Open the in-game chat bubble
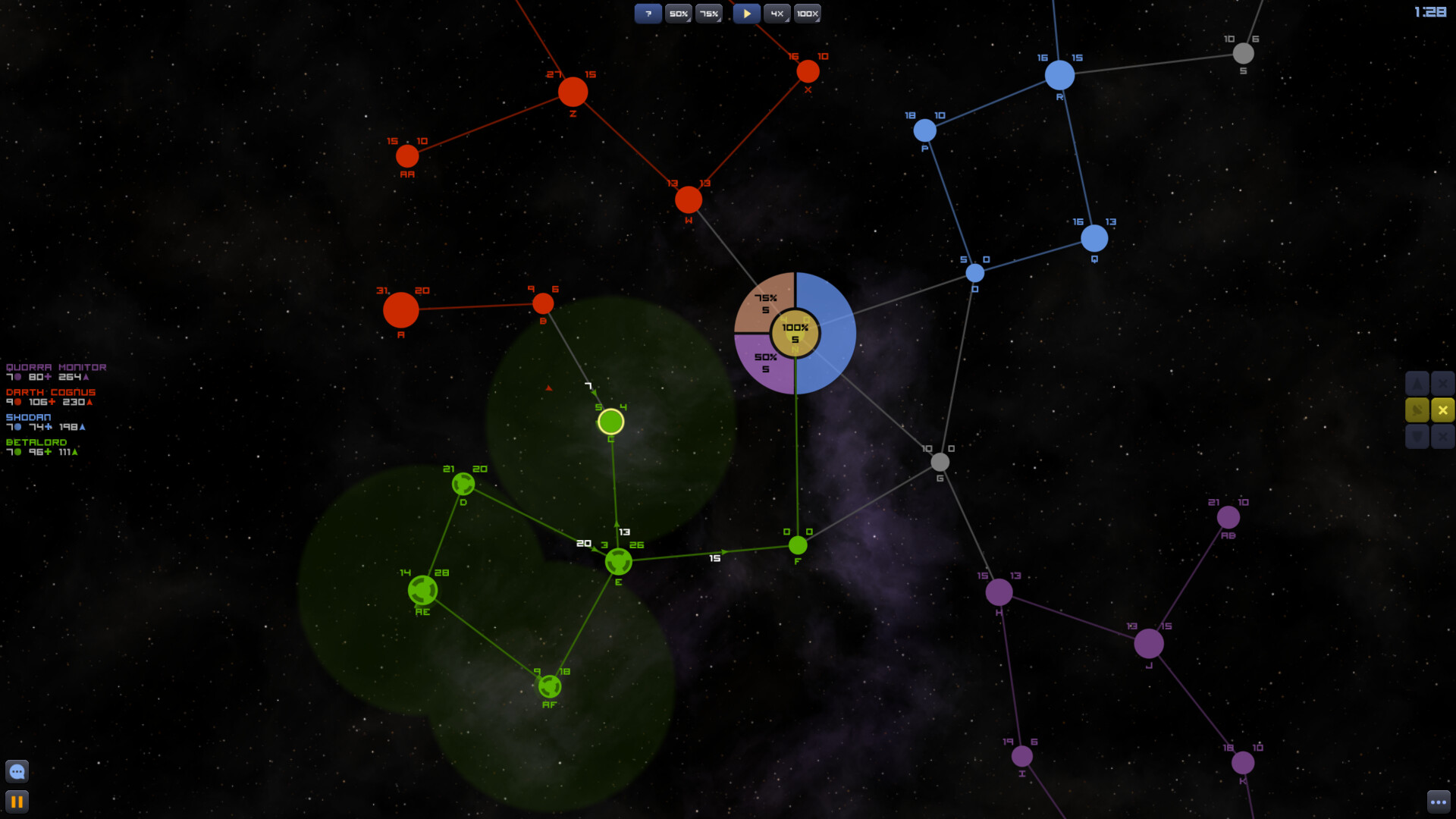 (17, 771)
